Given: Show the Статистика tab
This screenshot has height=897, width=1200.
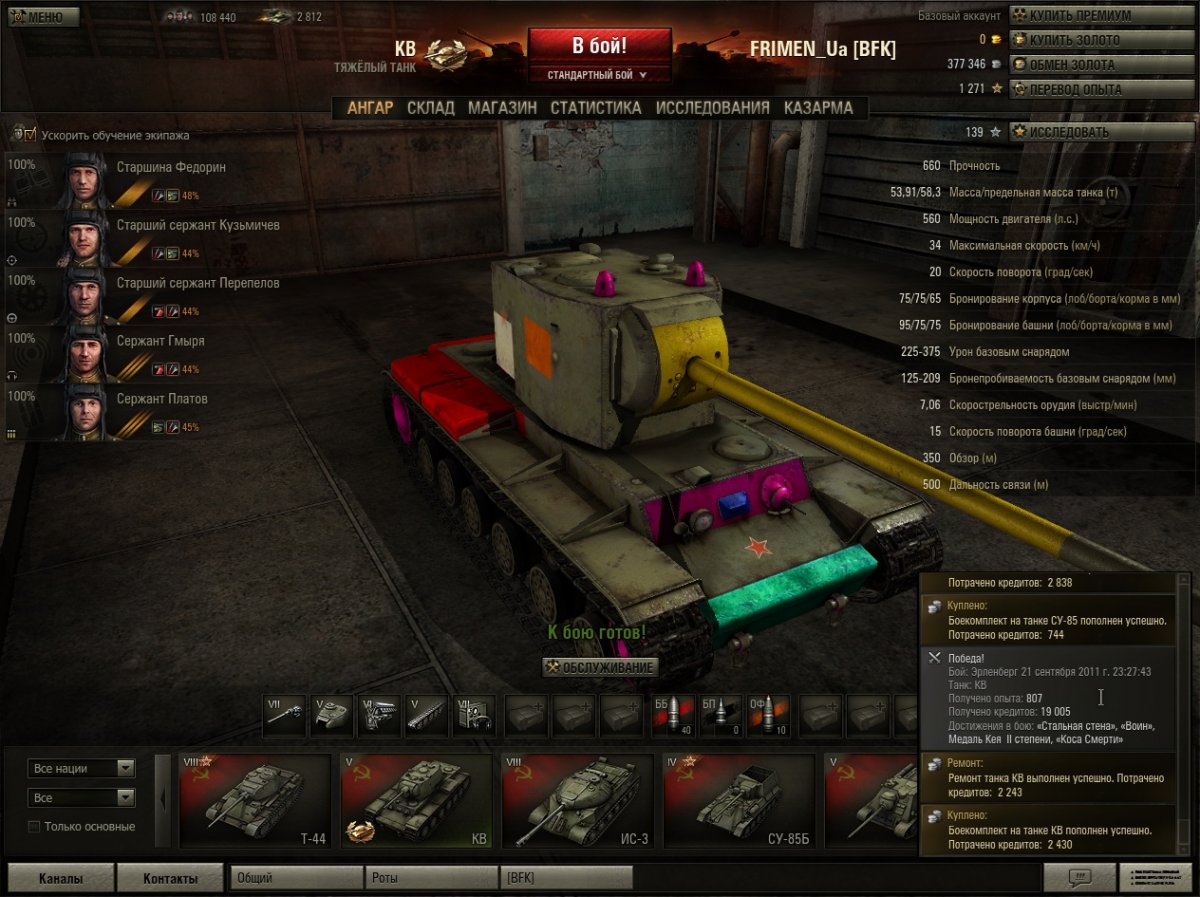Looking at the screenshot, I should pyautogui.click(x=595, y=108).
